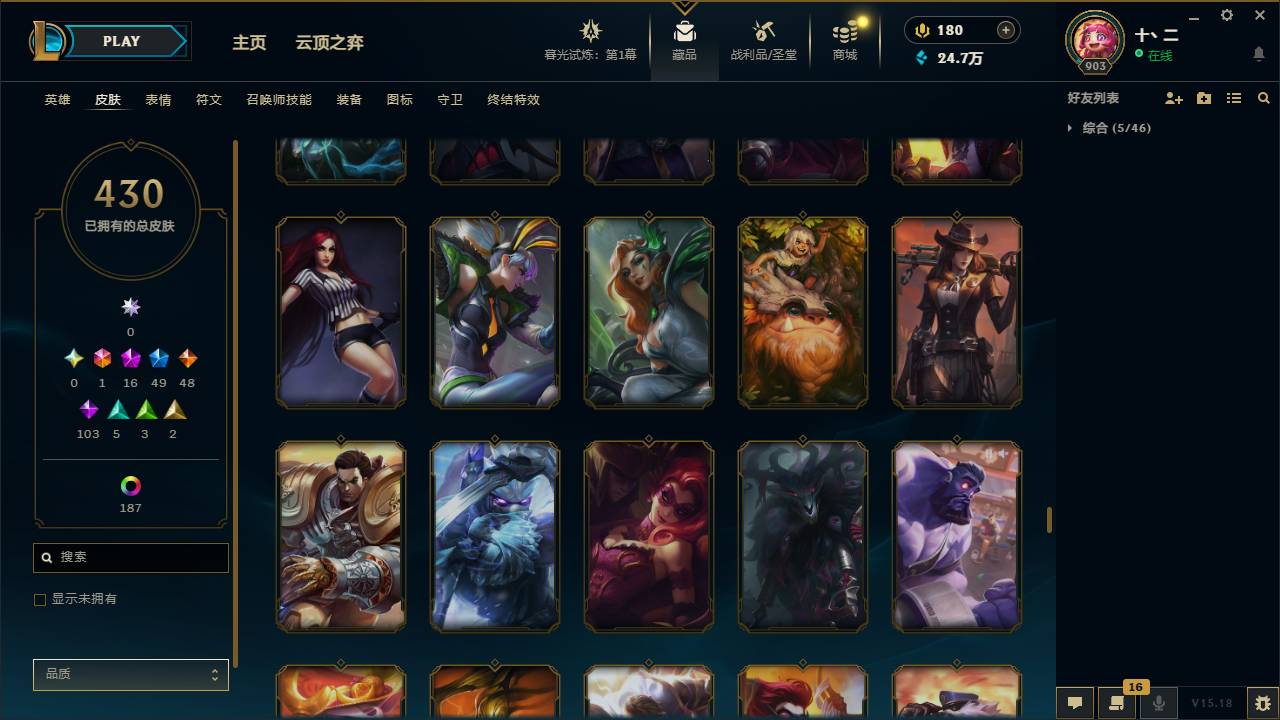This screenshot has width=1280, height=720.
Task: Open the 品质 quality dropdown
Action: [x=130, y=674]
